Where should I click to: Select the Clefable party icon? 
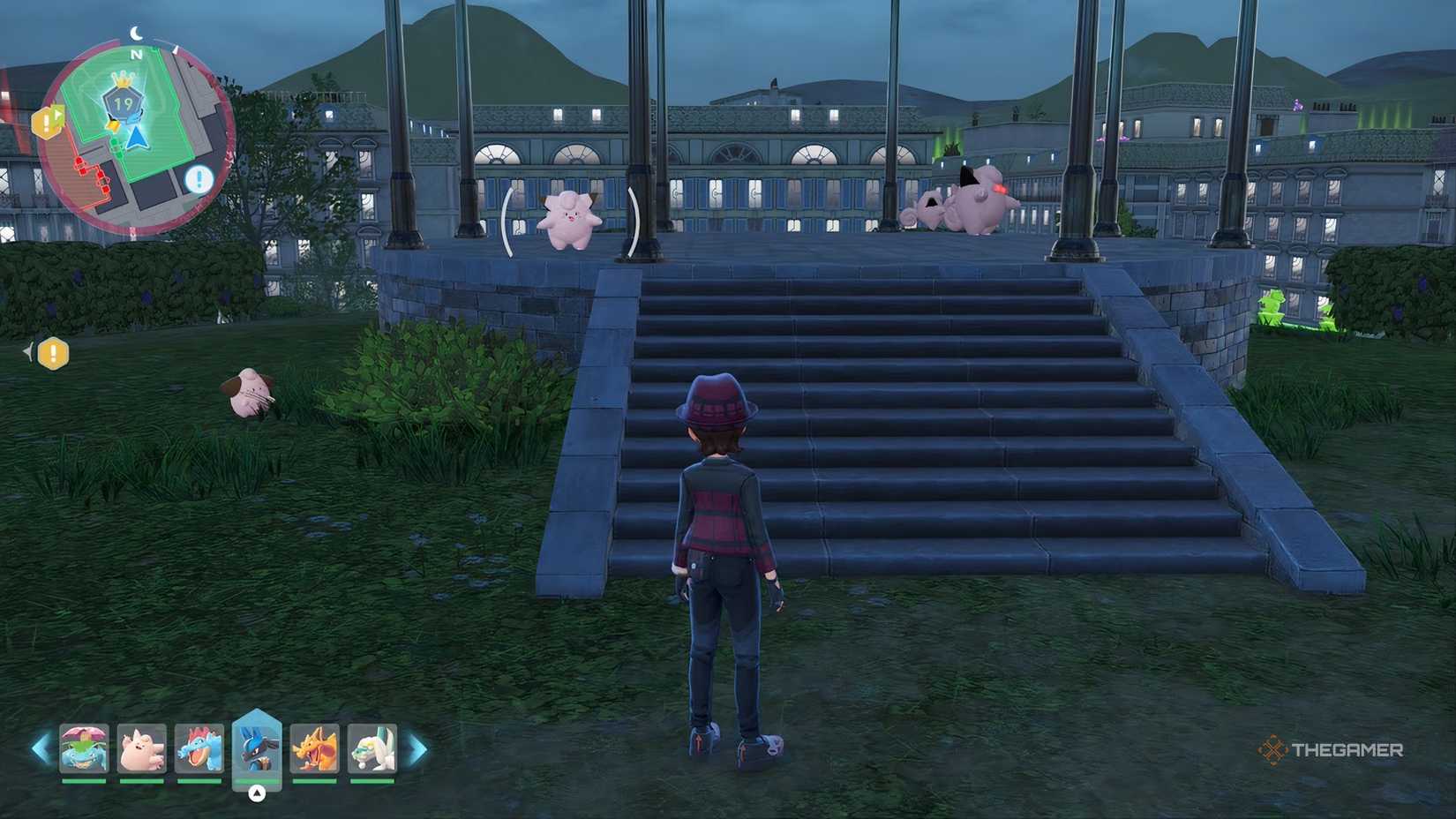pyautogui.click(x=141, y=750)
